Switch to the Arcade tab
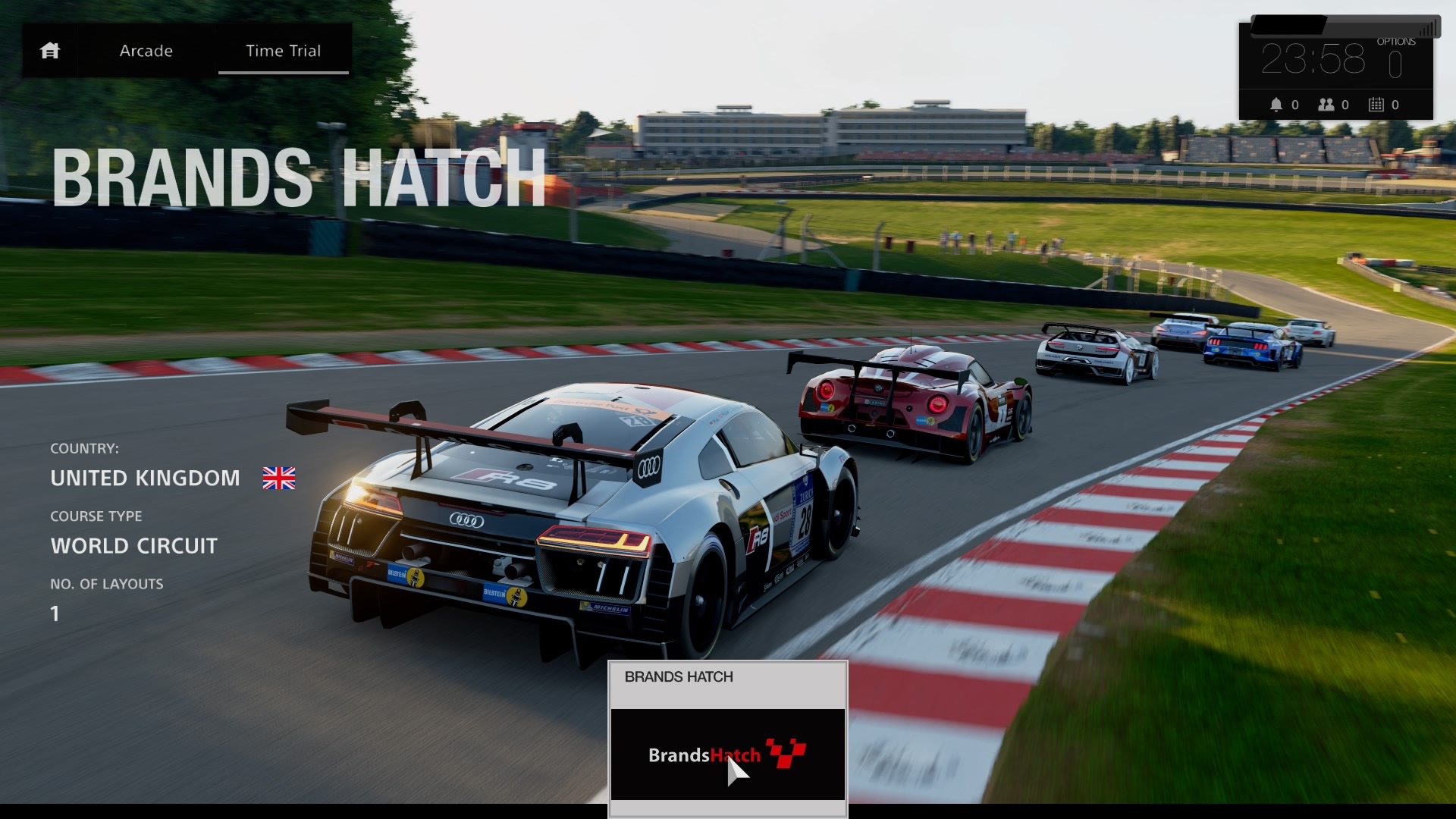Image resolution: width=1456 pixels, height=819 pixels. pos(146,51)
